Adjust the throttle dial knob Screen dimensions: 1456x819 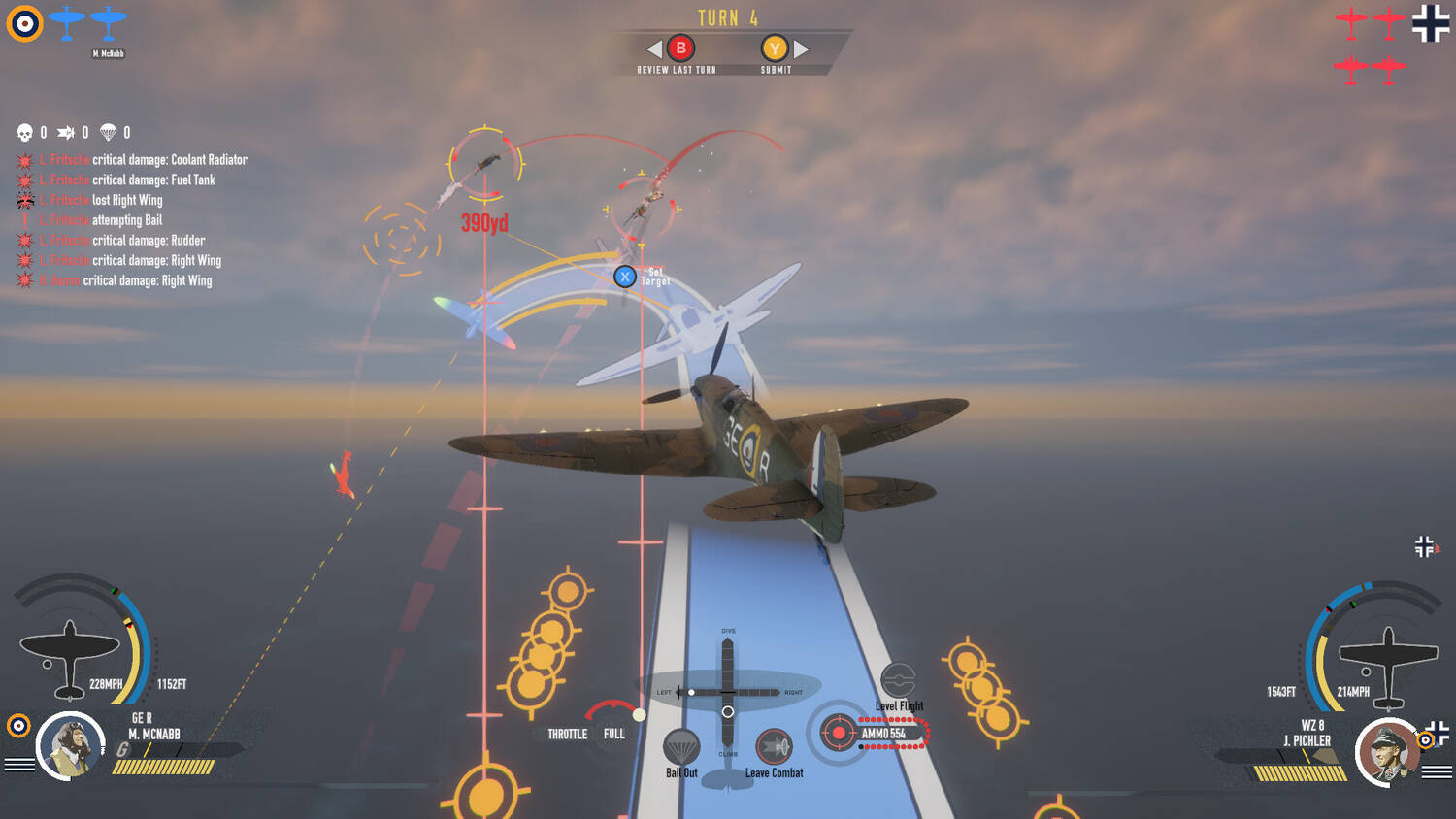[639, 715]
